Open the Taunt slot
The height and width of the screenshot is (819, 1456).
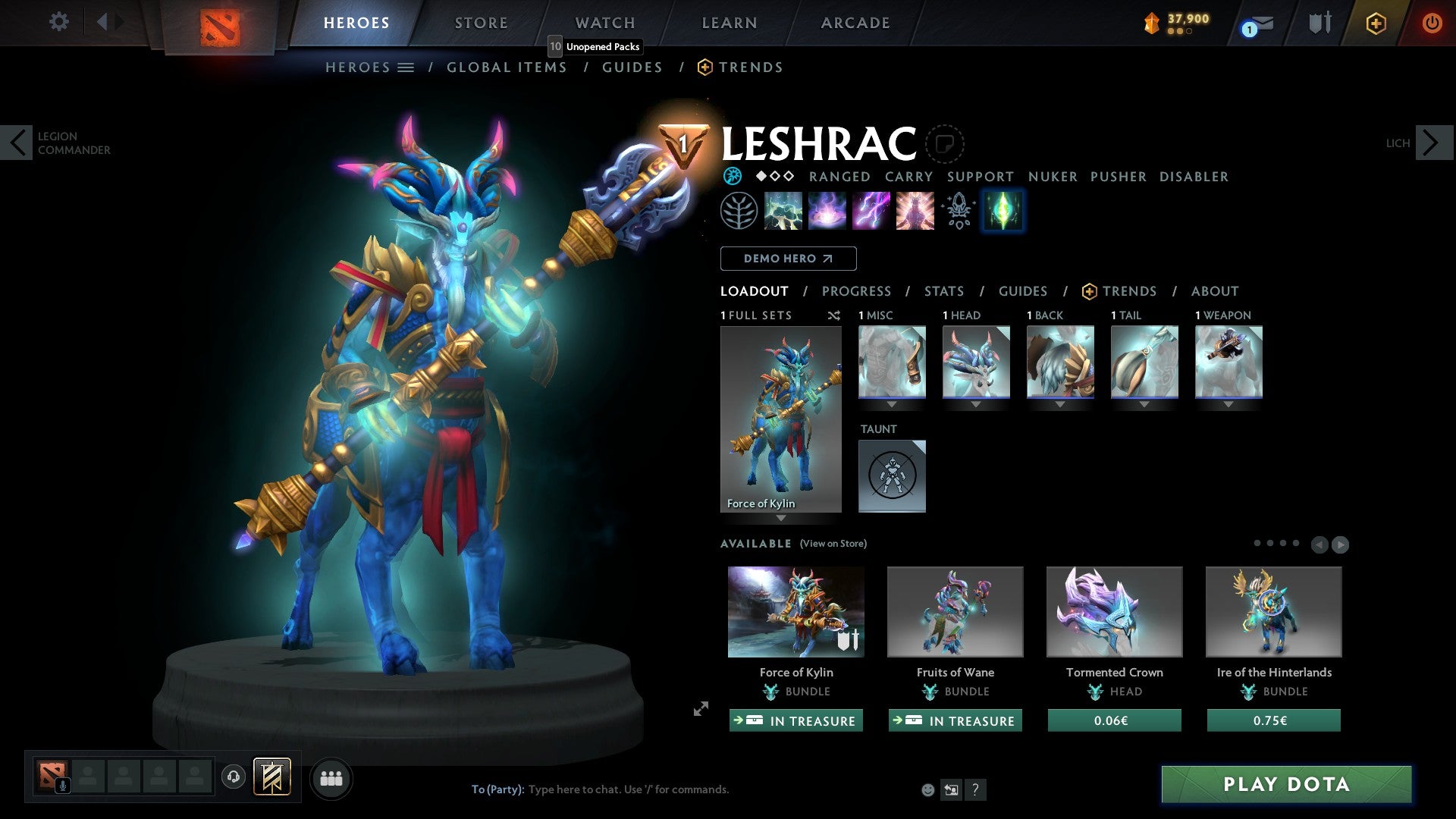tap(892, 475)
